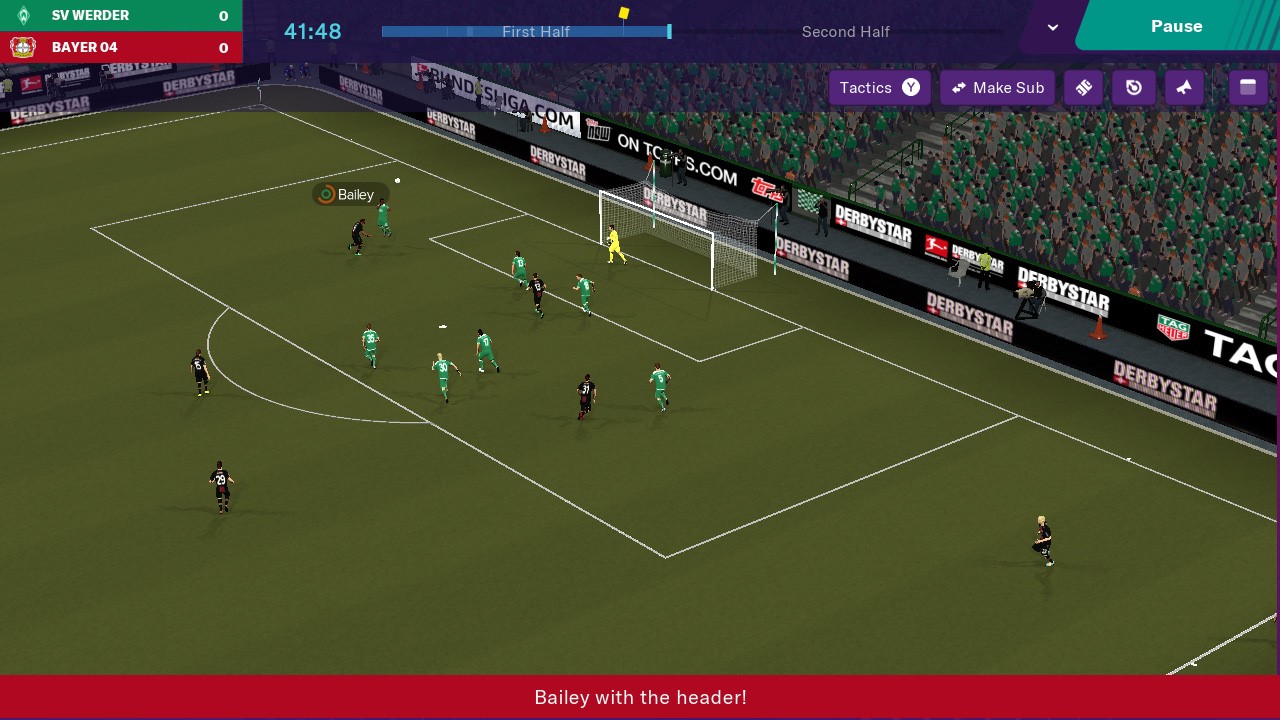Expand the dropdown arrow beside Pause
Viewport: 1280px width, 720px height.
(1052, 27)
